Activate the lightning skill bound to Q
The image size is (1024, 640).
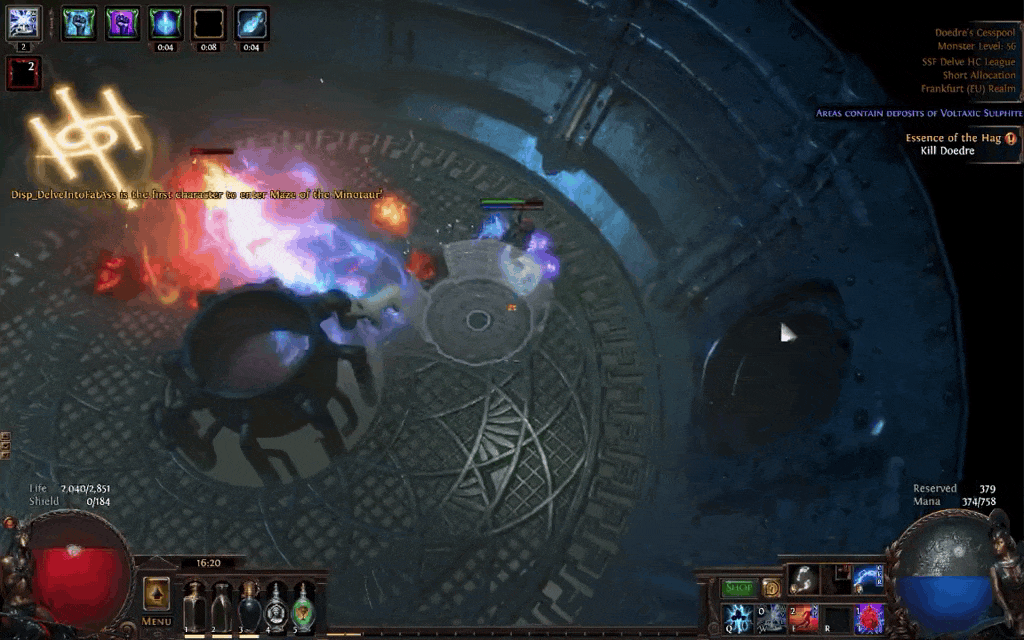[x=739, y=618]
